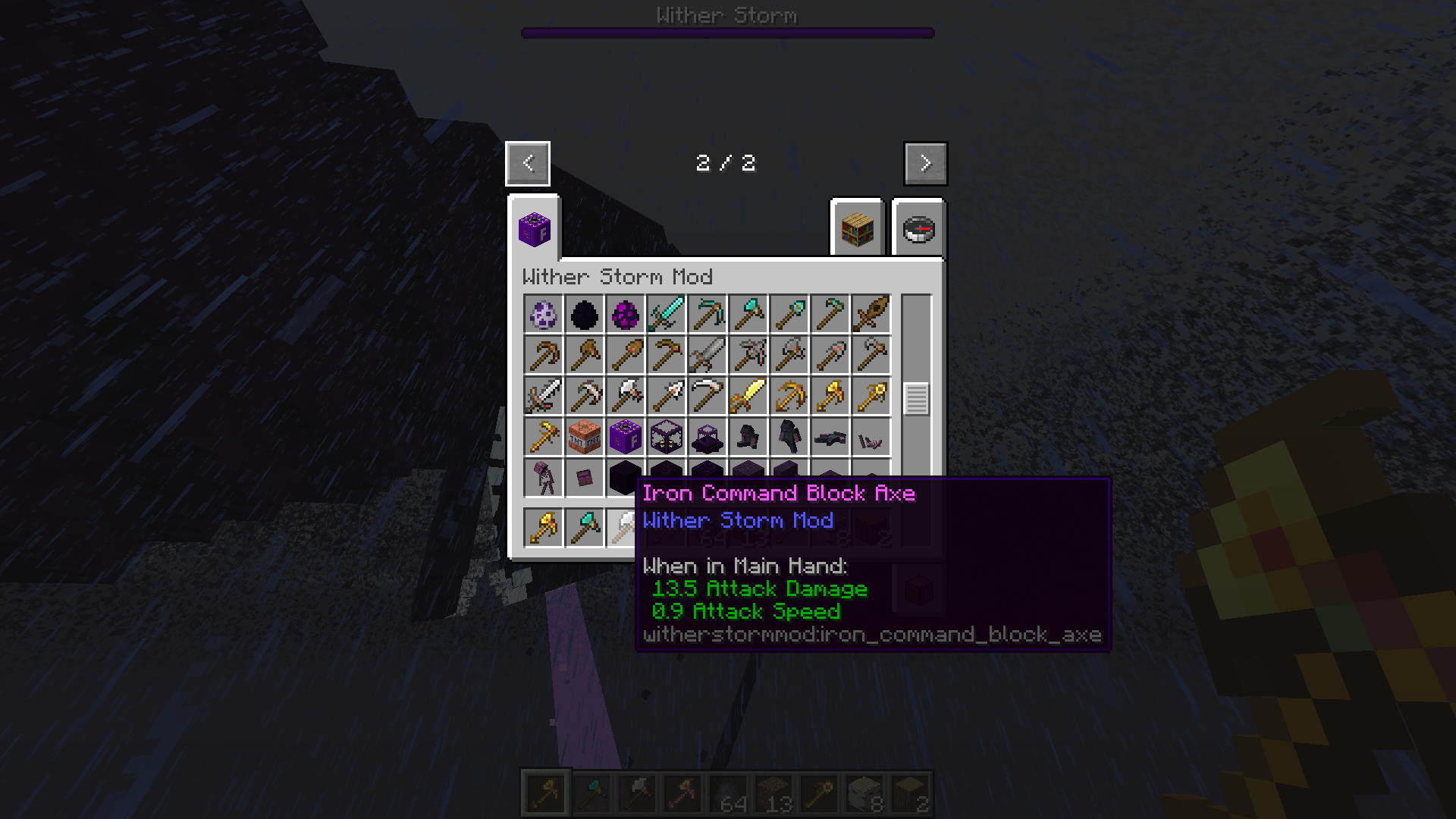Pick up the diamond sword item
Screen dimensions: 1456x819
[667, 315]
